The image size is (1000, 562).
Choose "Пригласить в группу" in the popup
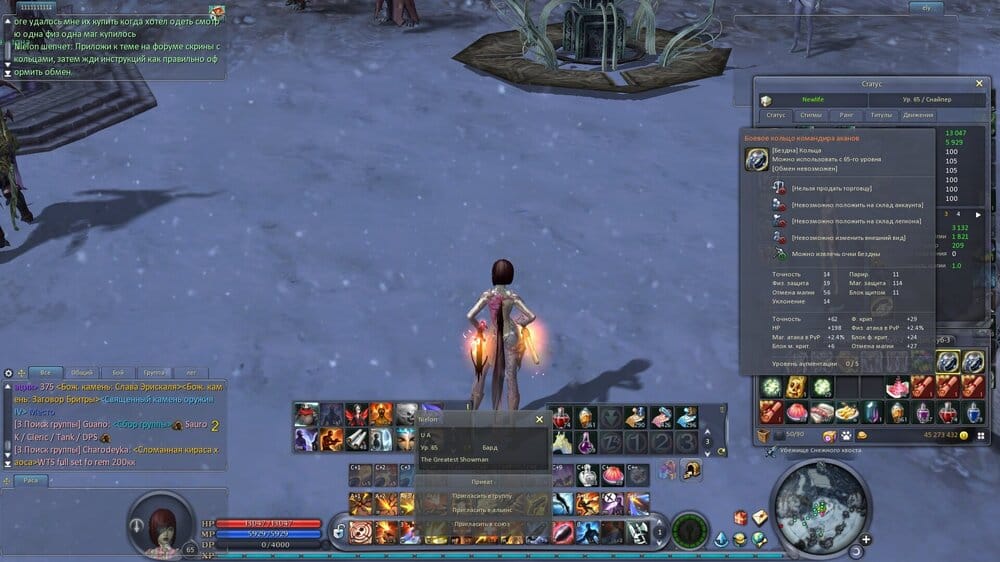pos(482,495)
